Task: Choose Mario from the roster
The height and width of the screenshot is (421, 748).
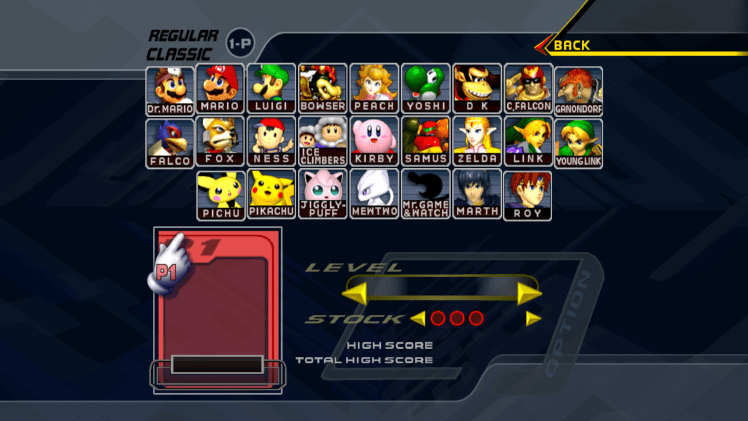Action: 221,90
